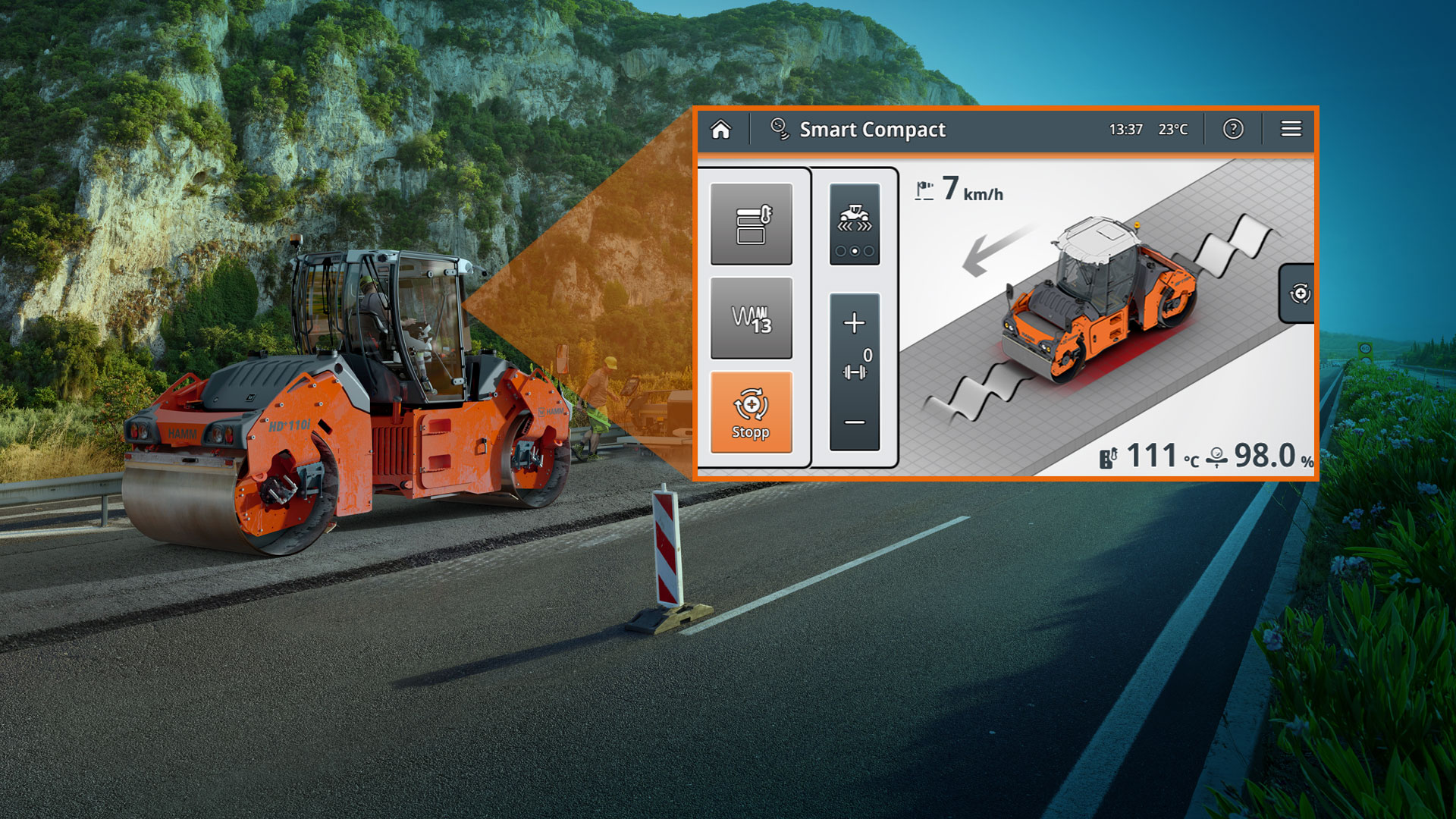Click the speed flag icon near 7 km/h
The height and width of the screenshot is (819, 1456).
(924, 191)
